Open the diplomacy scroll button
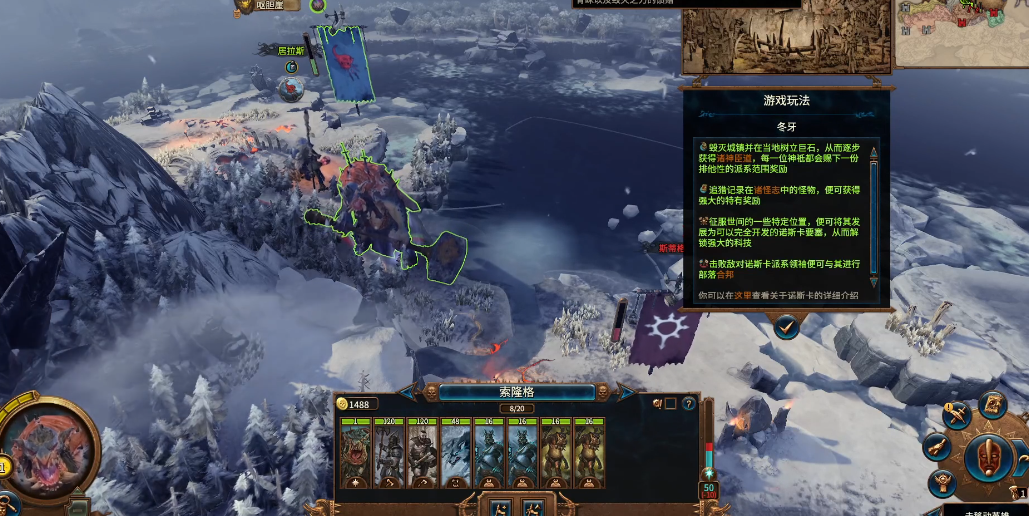Screen dimensions: 1029x516 point(937,446)
